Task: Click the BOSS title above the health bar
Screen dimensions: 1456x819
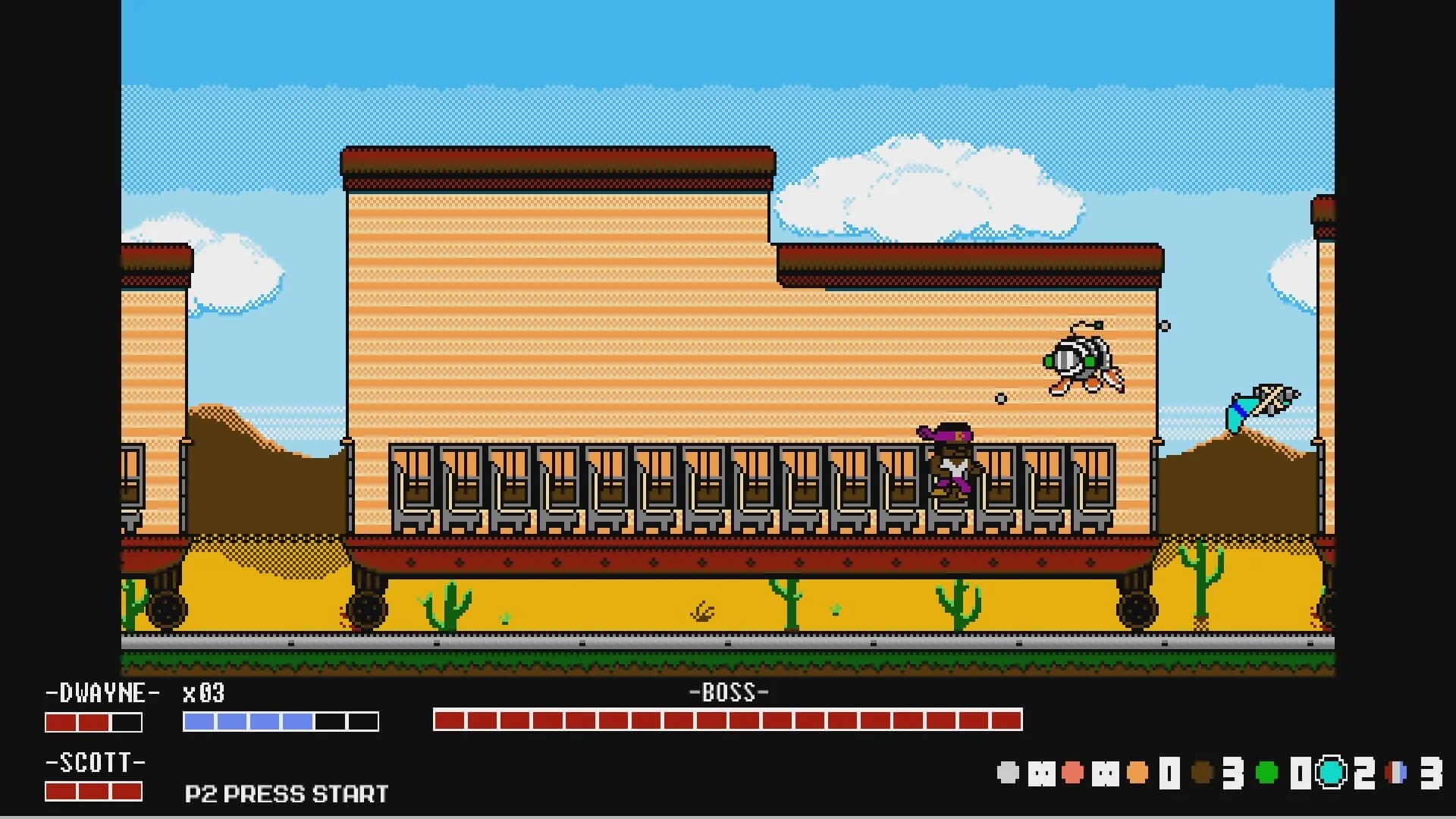Action: pyautogui.click(x=729, y=691)
